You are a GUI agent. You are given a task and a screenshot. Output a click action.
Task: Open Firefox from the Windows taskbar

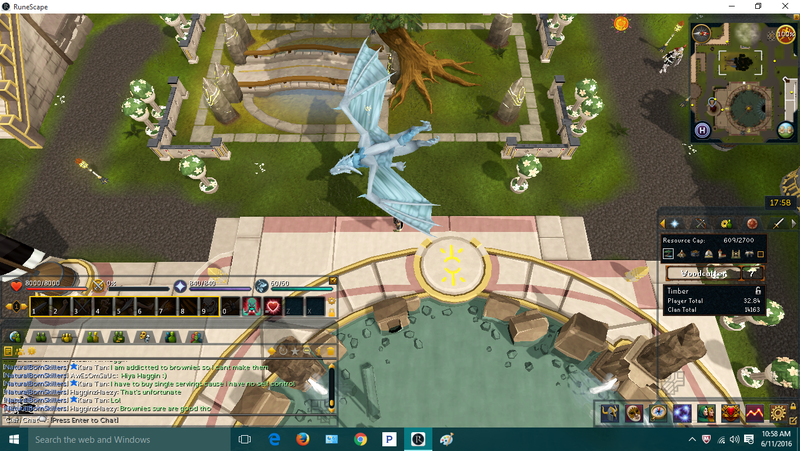click(302, 440)
